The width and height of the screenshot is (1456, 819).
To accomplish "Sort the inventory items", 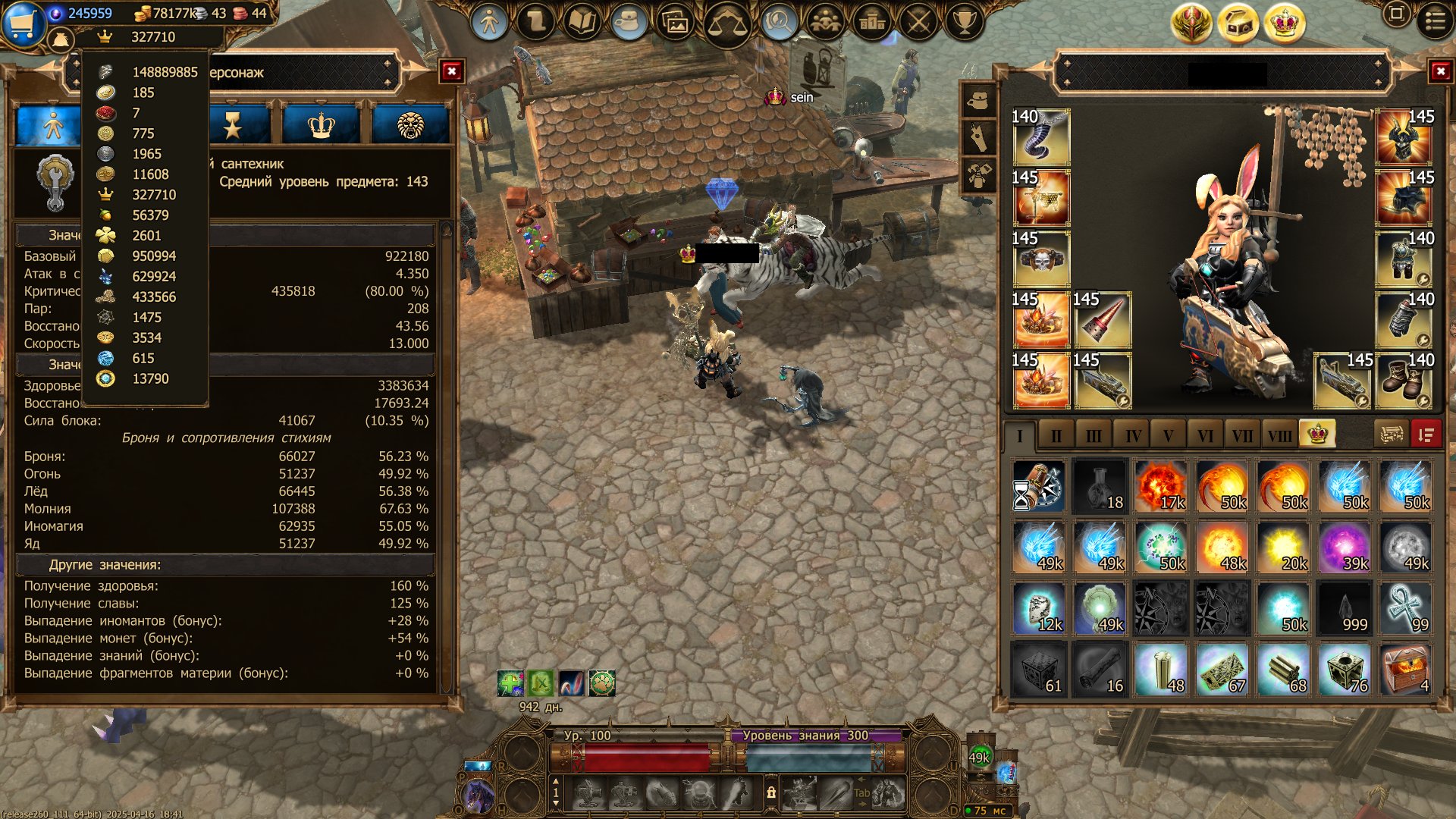I will tap(1426, 435).
